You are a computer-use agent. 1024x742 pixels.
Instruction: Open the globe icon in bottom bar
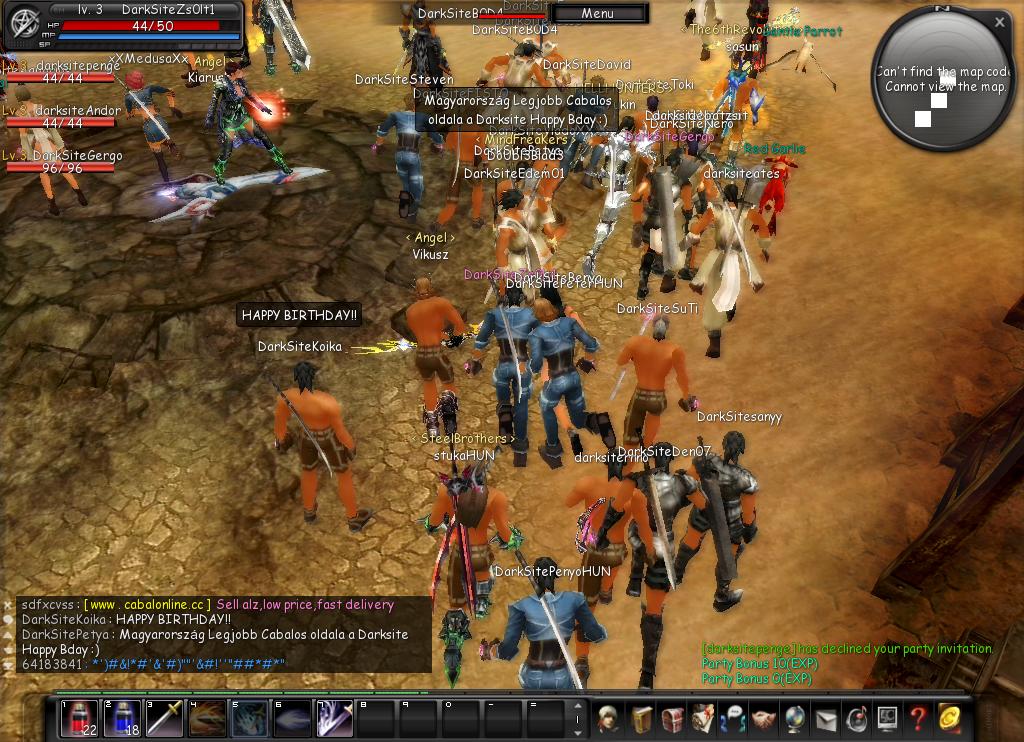tap(795, 718)
